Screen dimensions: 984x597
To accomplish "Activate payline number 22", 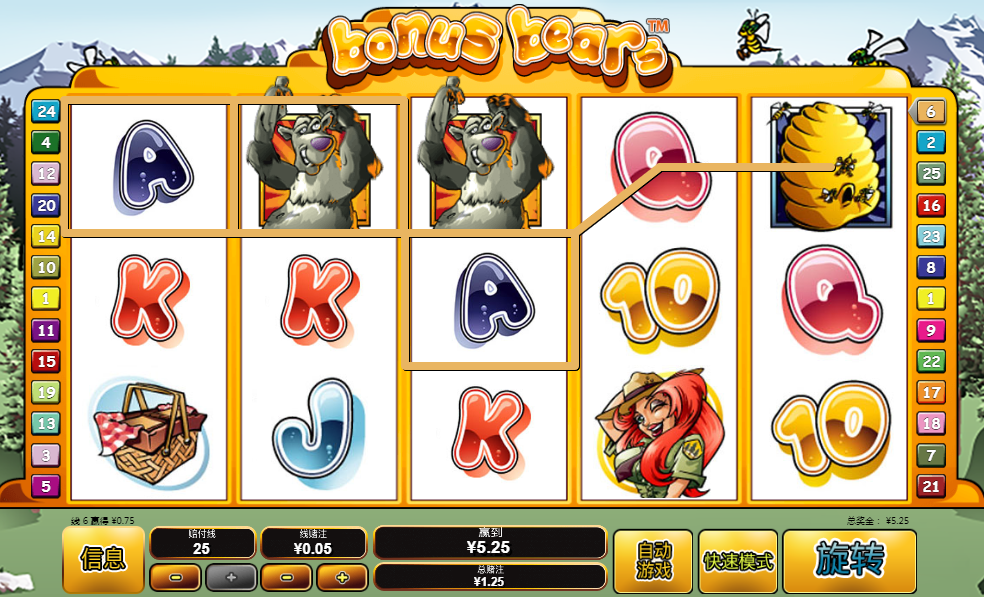I will tap(930, 361).
